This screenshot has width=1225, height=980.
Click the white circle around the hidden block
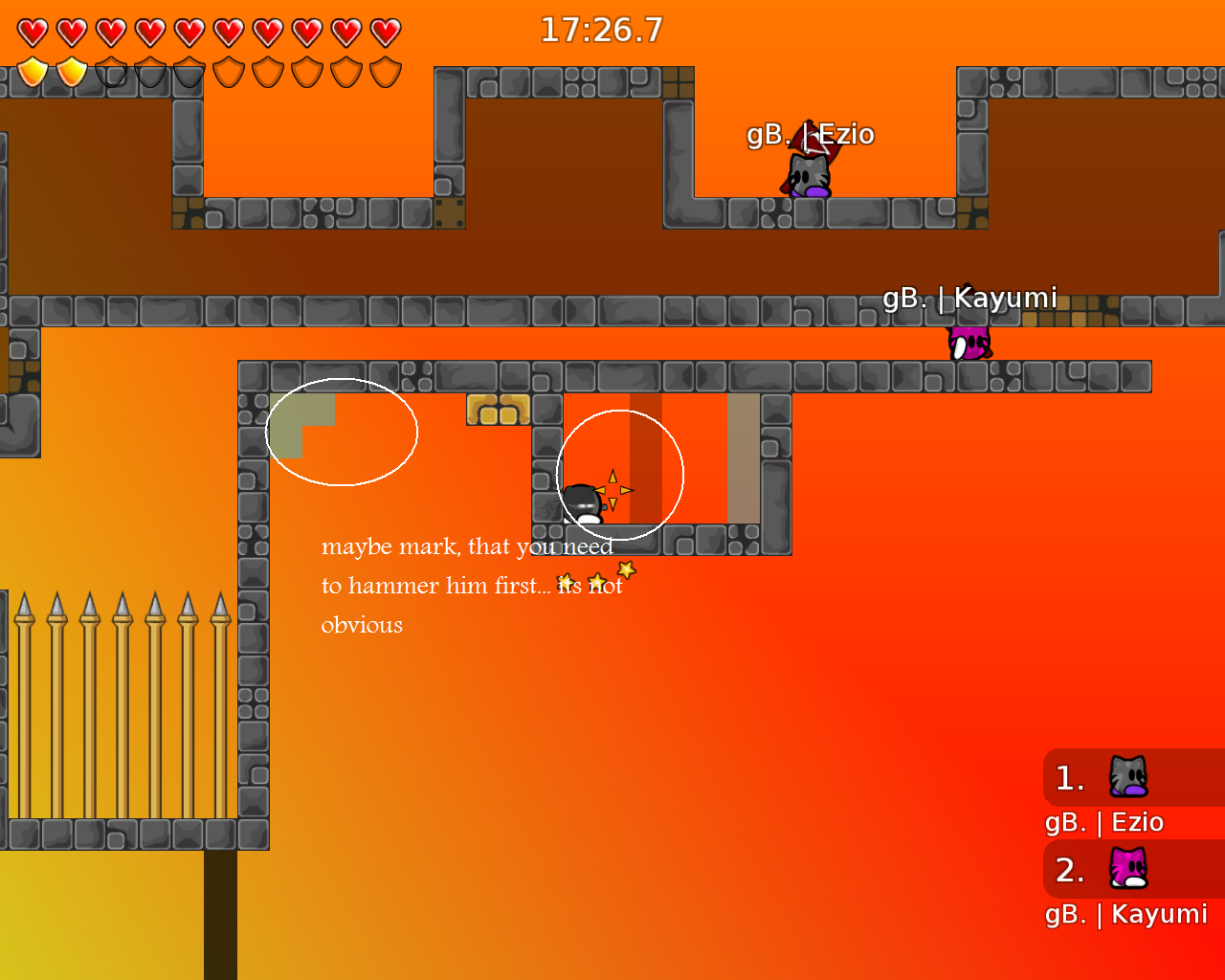(x=342, y=430)
